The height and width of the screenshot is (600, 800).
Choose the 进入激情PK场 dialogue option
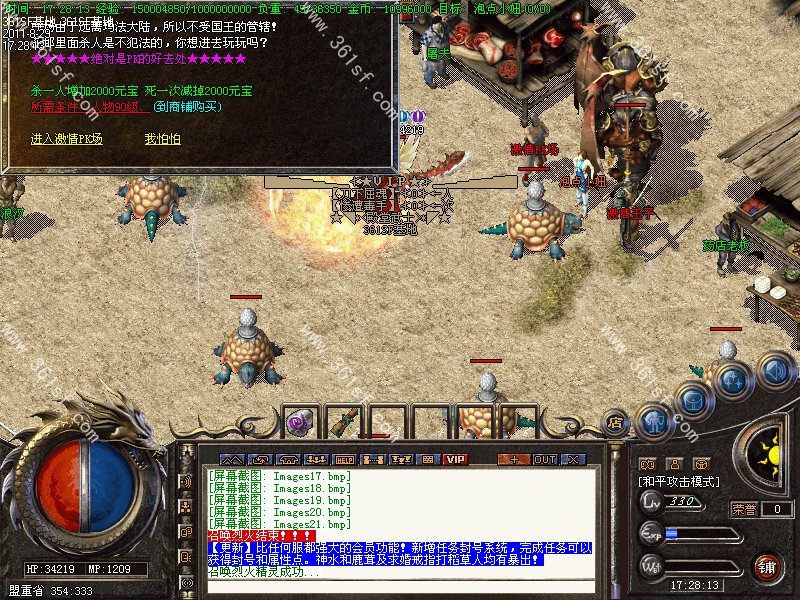click(x=66, y=139)
